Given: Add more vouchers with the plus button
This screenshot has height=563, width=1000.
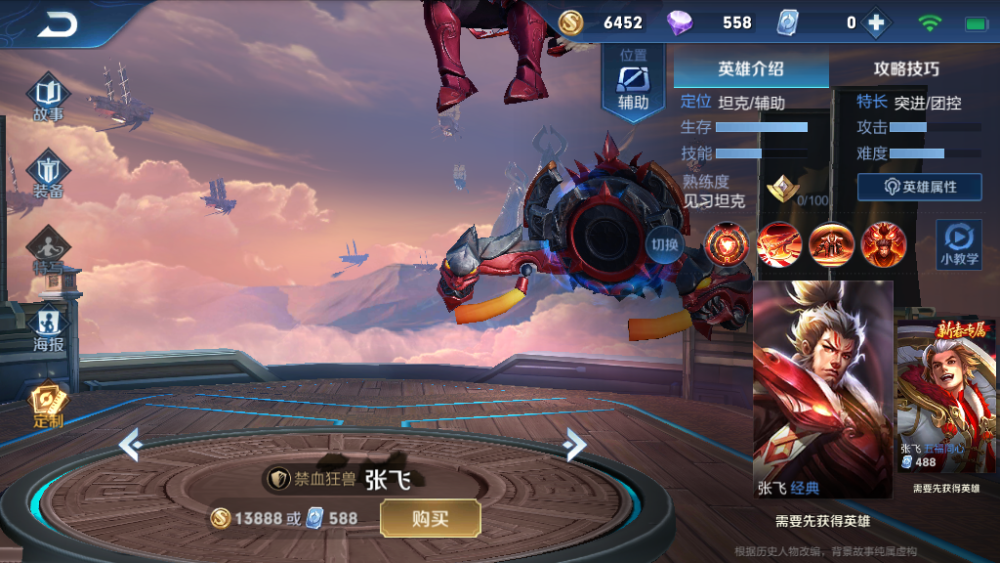Looking at the screenshot, I should [876, 23].
